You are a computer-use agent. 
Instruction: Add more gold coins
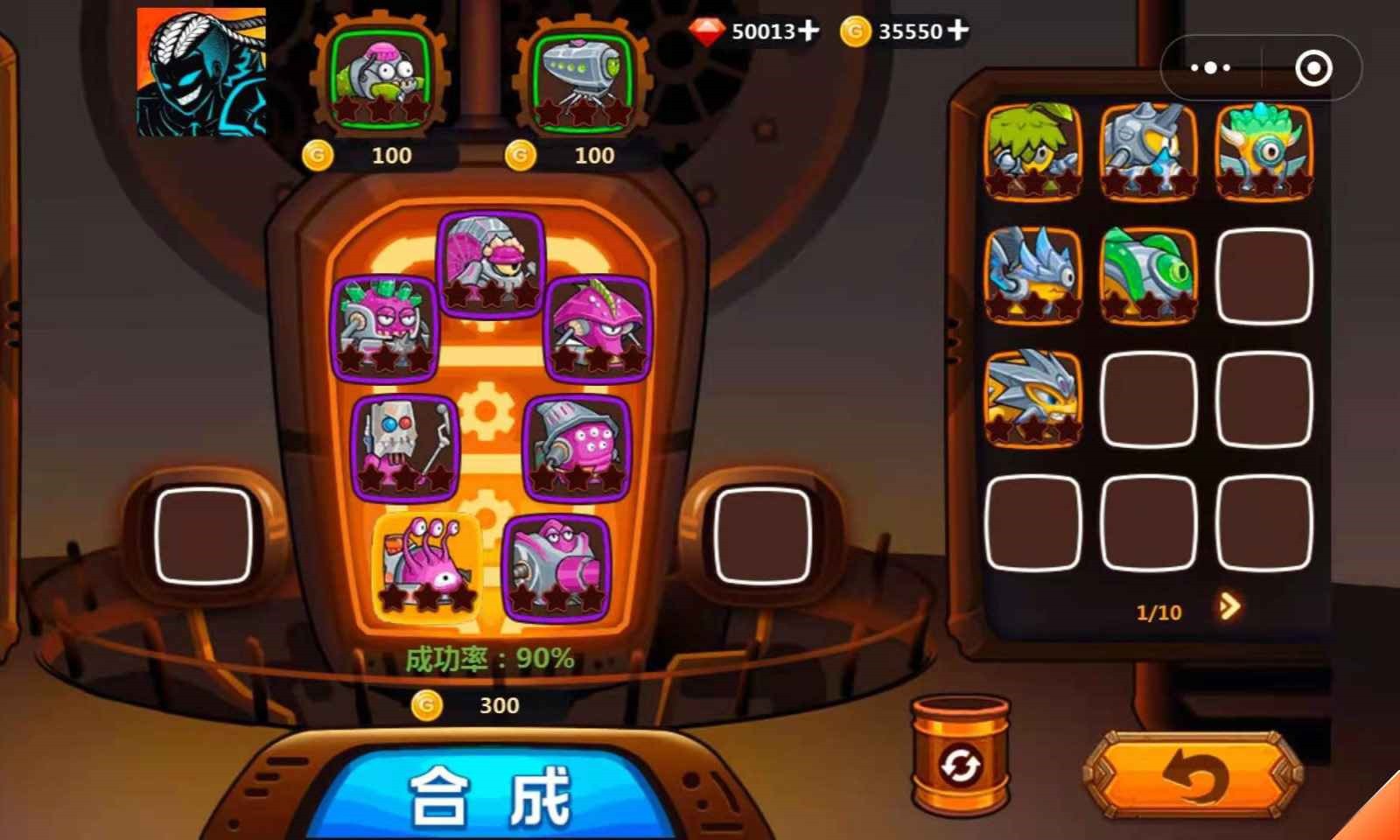[958, 31]
